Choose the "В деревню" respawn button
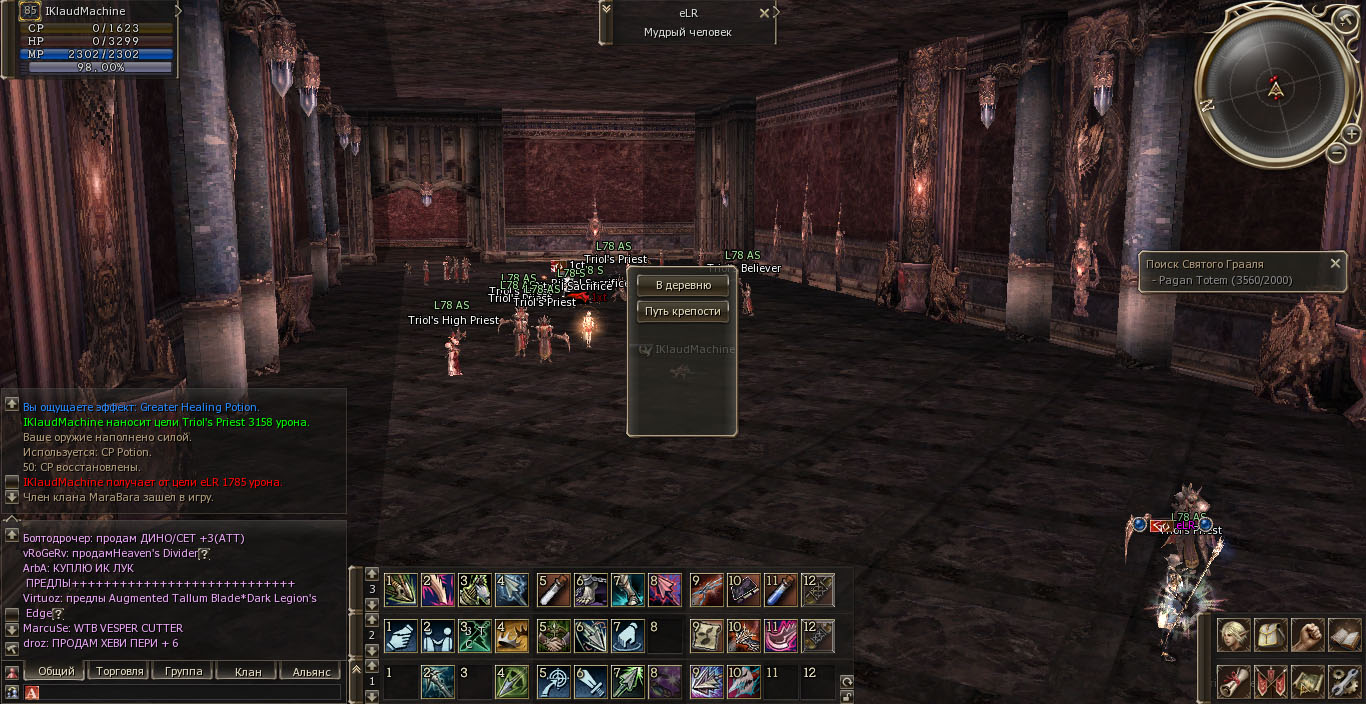The image size is (1366, 704). point(683,285)
